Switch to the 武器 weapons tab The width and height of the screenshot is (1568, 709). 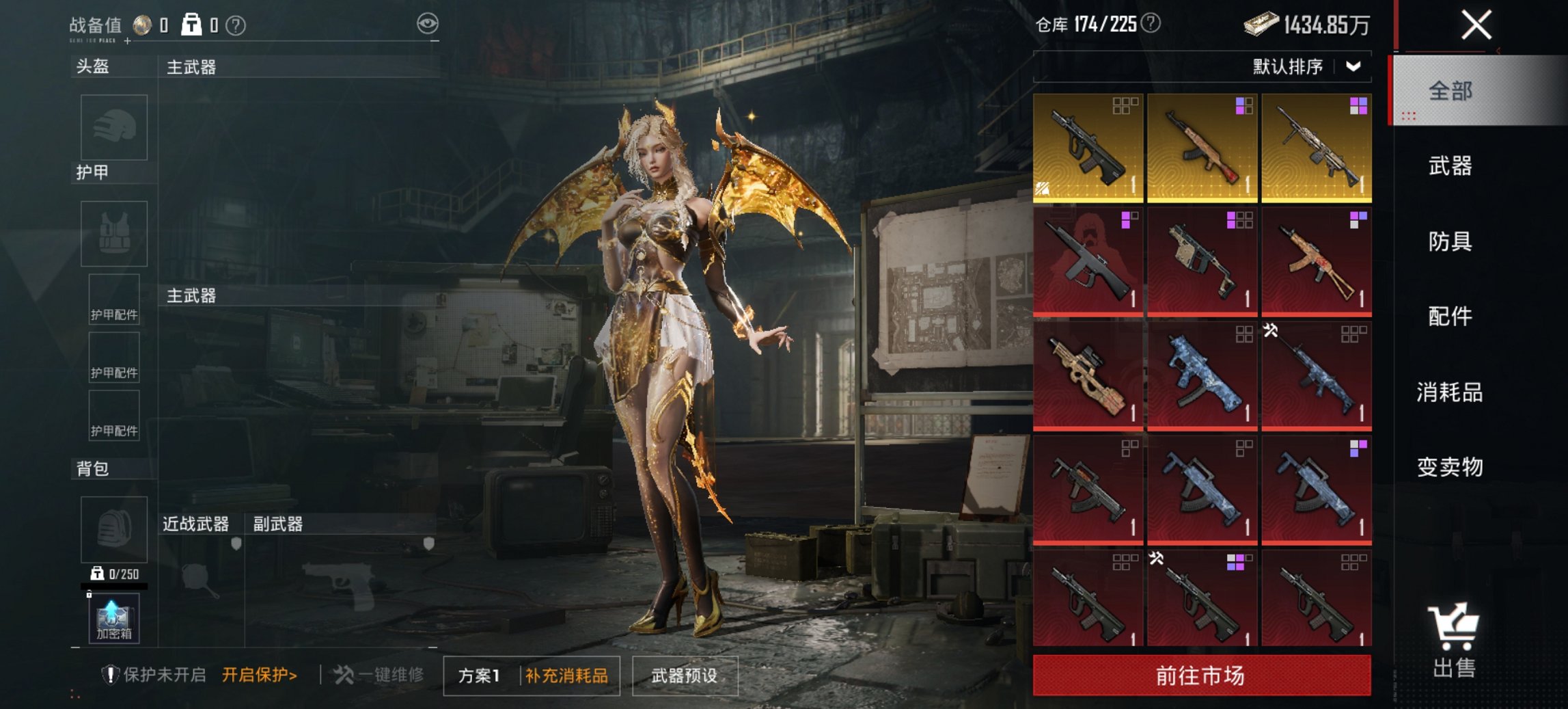[1450, 166]
